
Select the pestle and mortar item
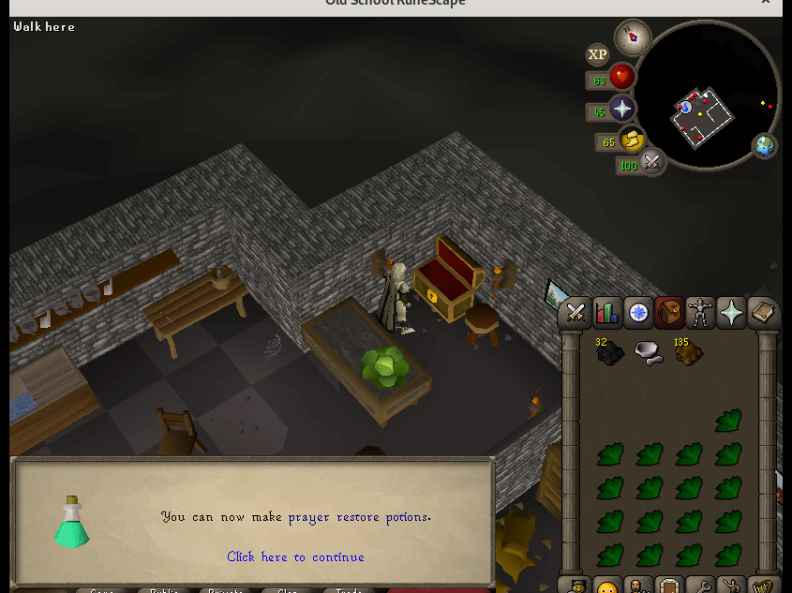(x=649, y=352)
